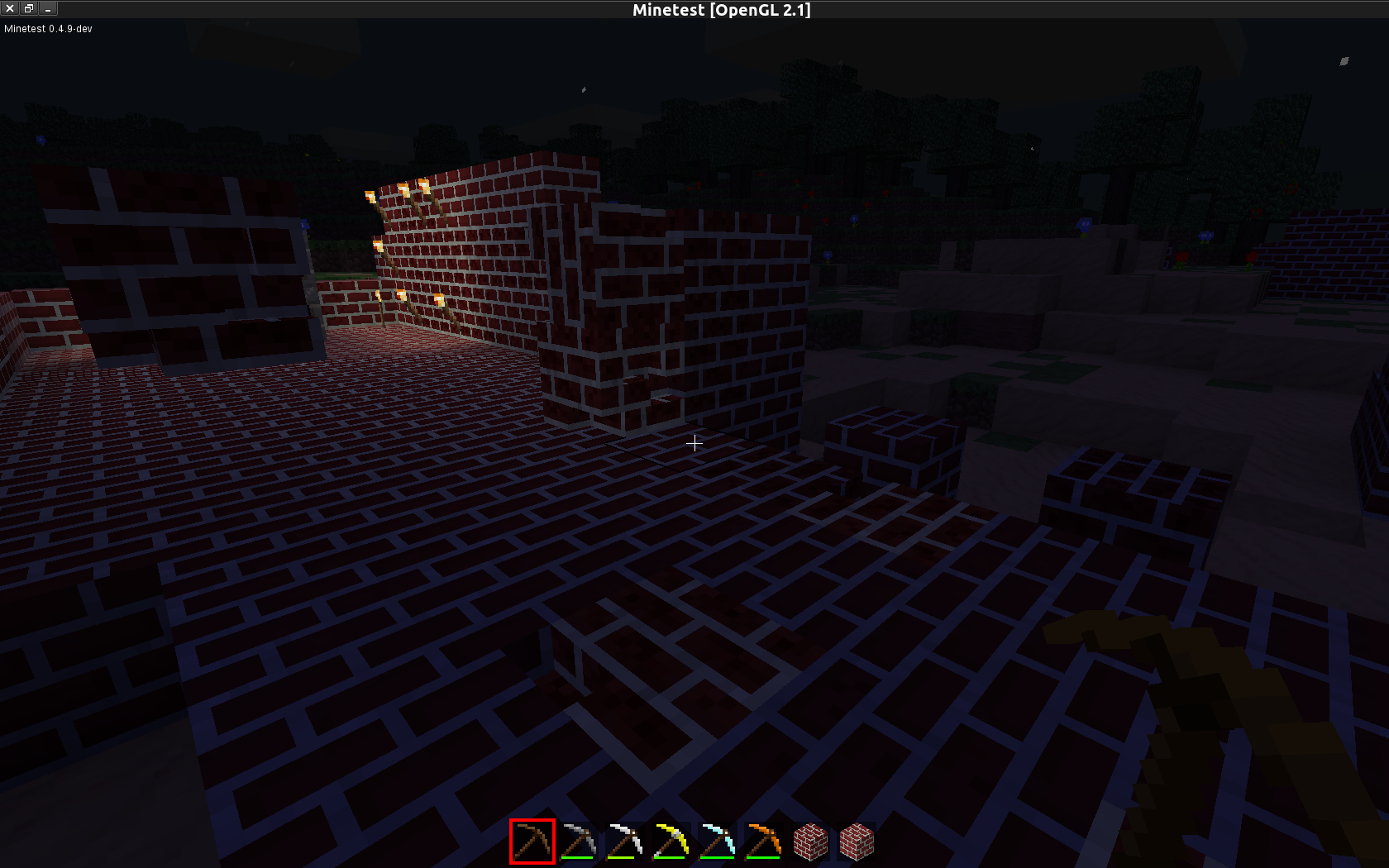Click the Minetest 0.4.9-dev version text
Viewport: 1389px width, 868px height.
[x=45, y=29]
